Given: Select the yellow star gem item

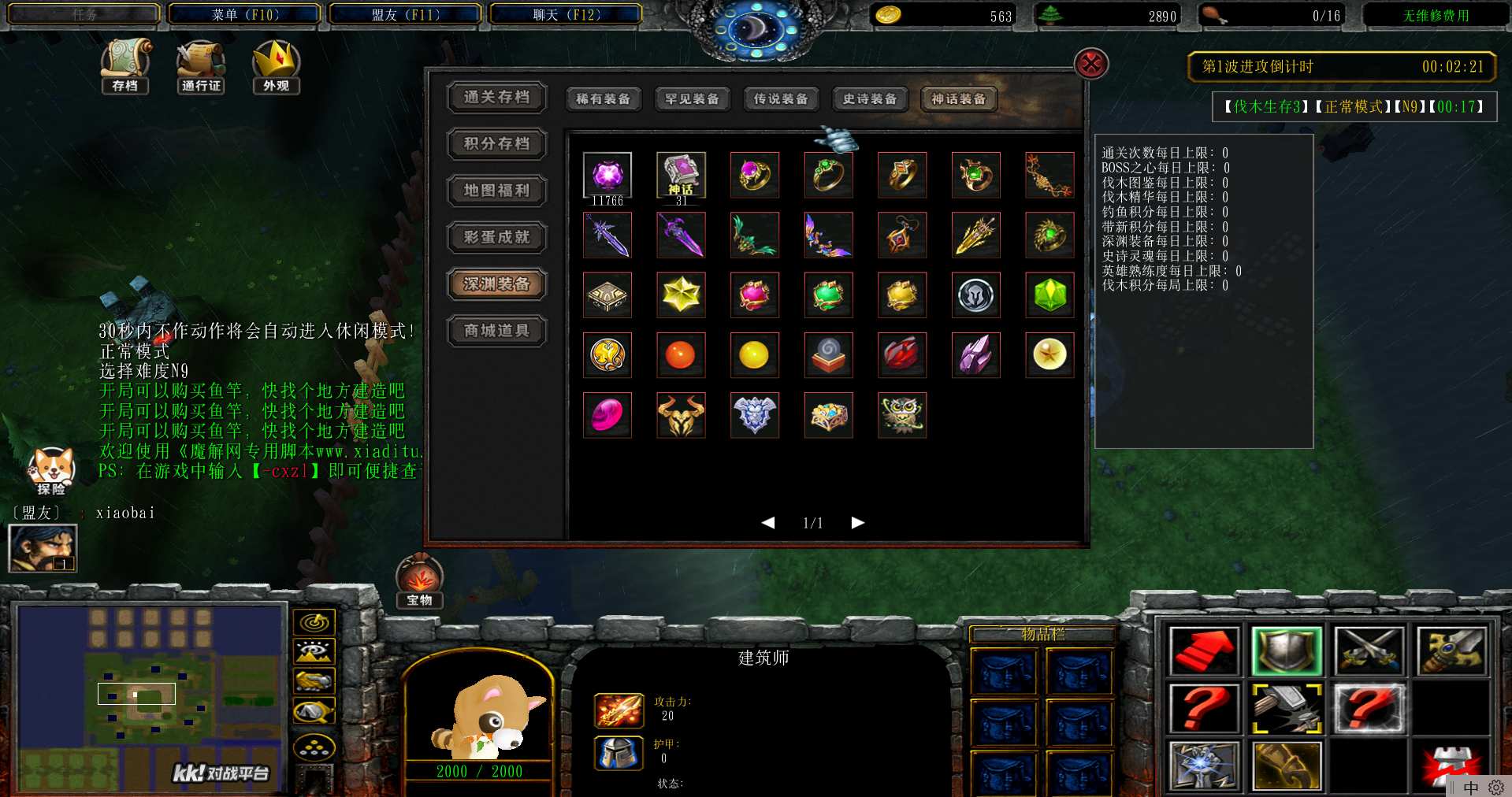Looking at the screenshot, I should click(681, 295).
